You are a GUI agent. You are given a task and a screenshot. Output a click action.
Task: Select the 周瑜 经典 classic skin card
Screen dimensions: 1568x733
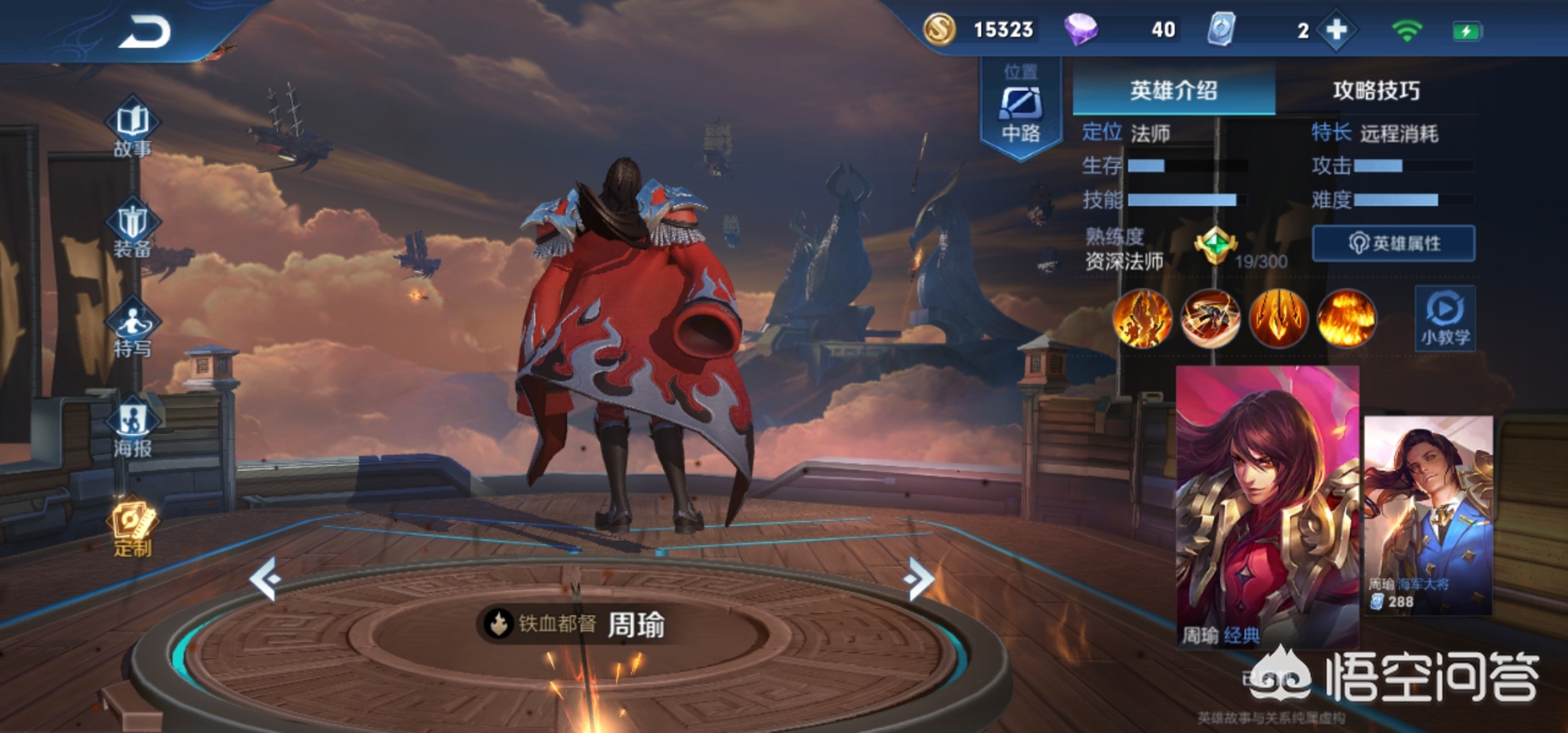pyautogui.click(x=1267, y=506)
